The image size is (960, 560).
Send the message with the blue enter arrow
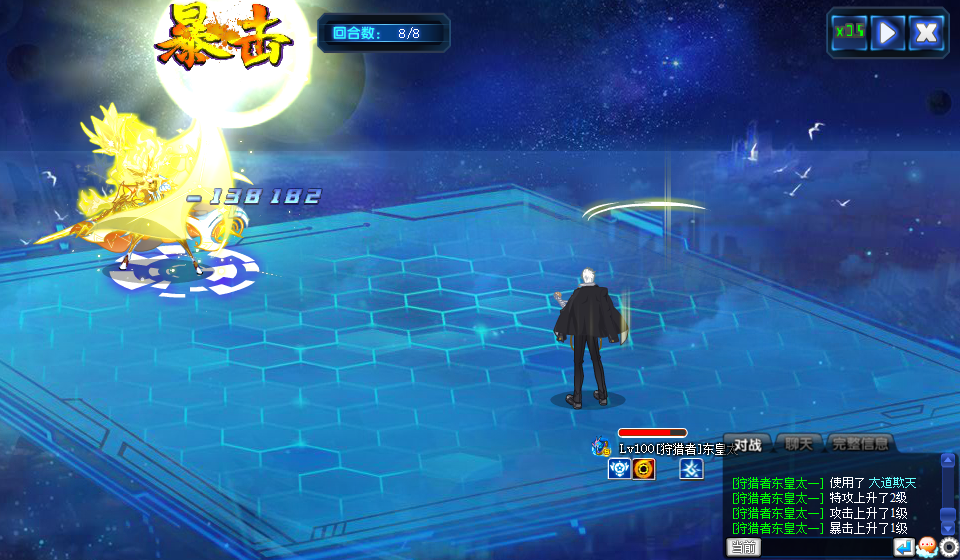tap(904, 547)
